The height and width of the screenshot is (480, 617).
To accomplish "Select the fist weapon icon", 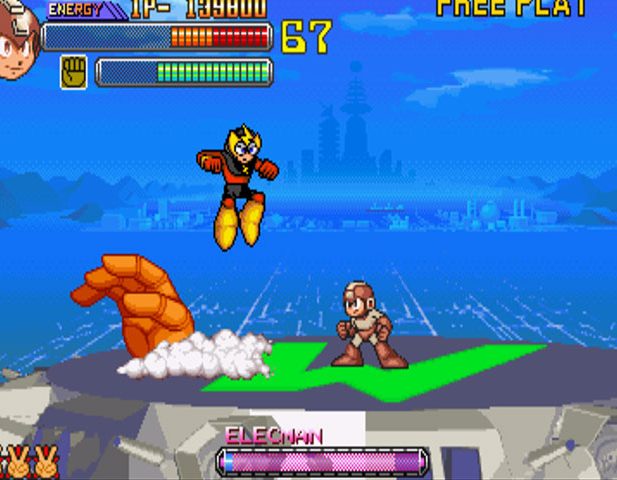I will [x=73, y=72].
